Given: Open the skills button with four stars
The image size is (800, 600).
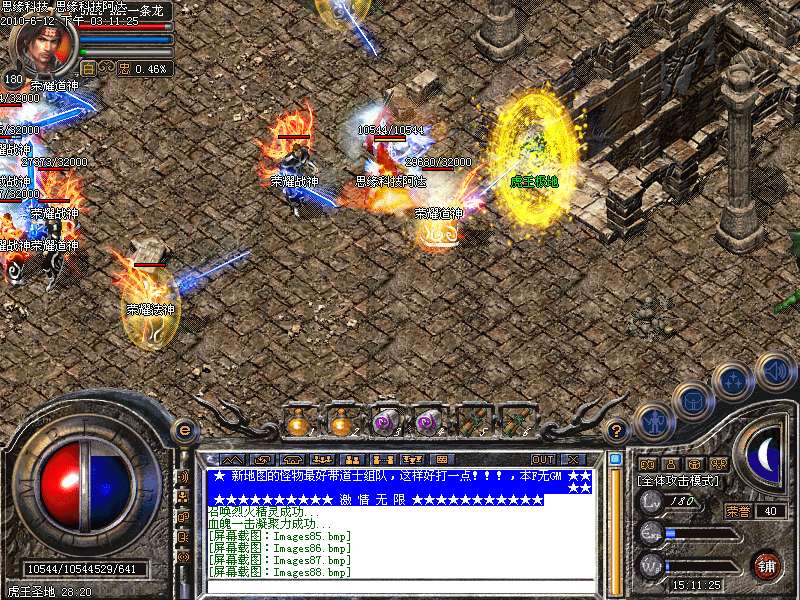Looking at the screenshot, I should pos(733,381).
